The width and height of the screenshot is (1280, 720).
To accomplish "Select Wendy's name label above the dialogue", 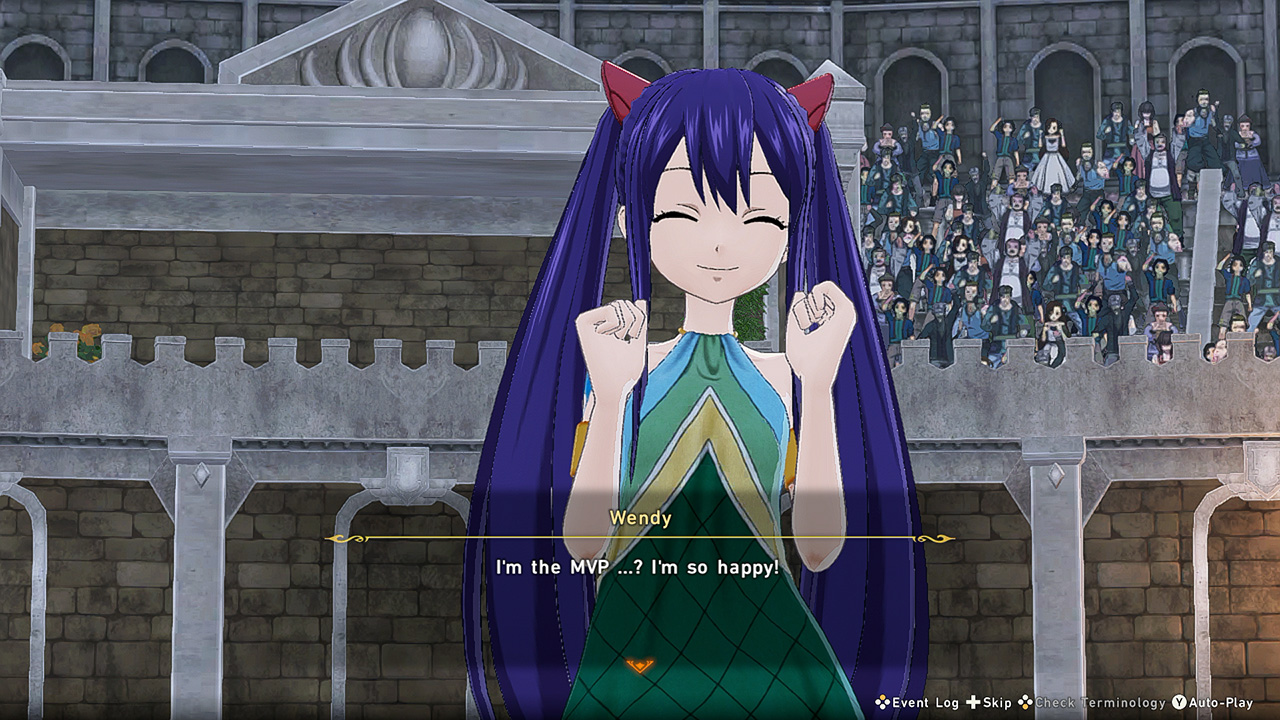I will point(640,517).
